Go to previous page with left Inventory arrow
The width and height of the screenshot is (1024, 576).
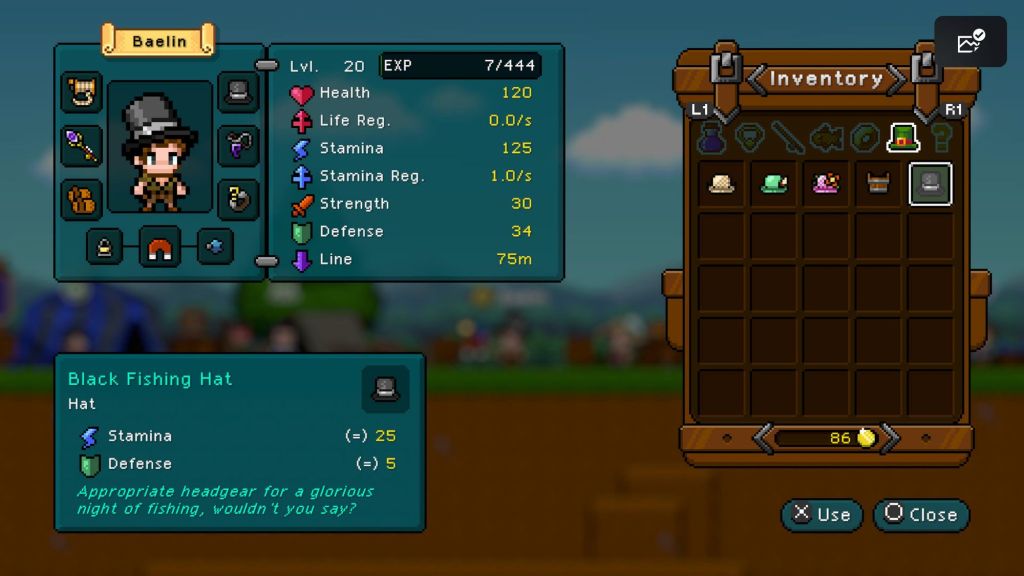click(758, 78)
